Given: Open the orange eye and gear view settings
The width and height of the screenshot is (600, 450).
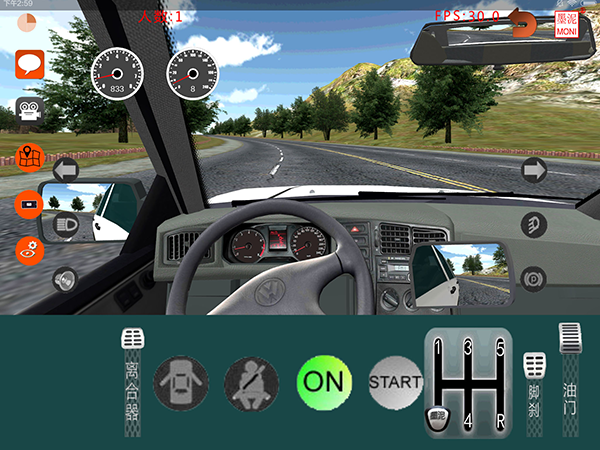Looking at the screenshot, I should point(30,250).
